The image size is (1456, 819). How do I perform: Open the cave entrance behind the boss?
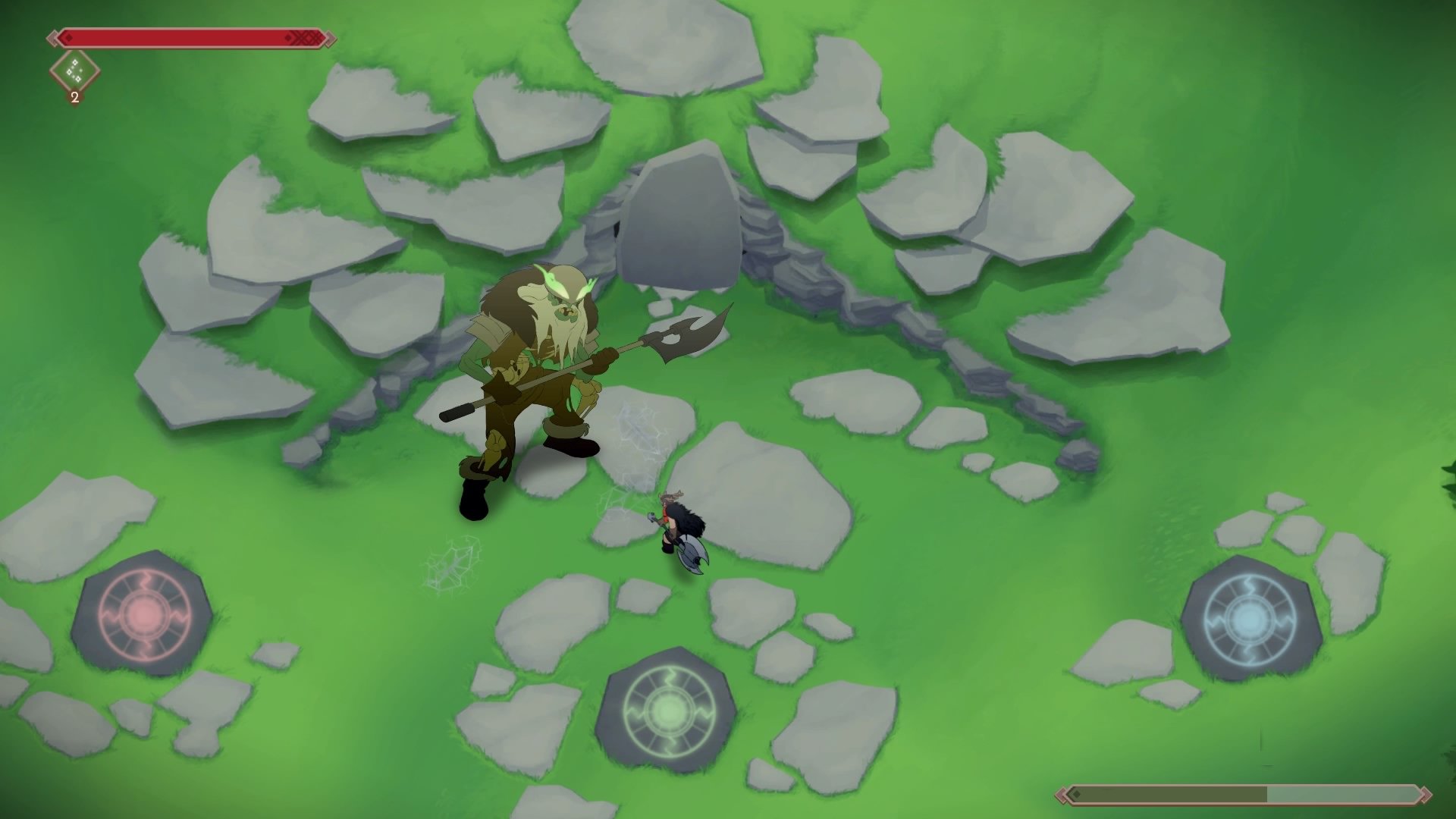tap(682, 220)
